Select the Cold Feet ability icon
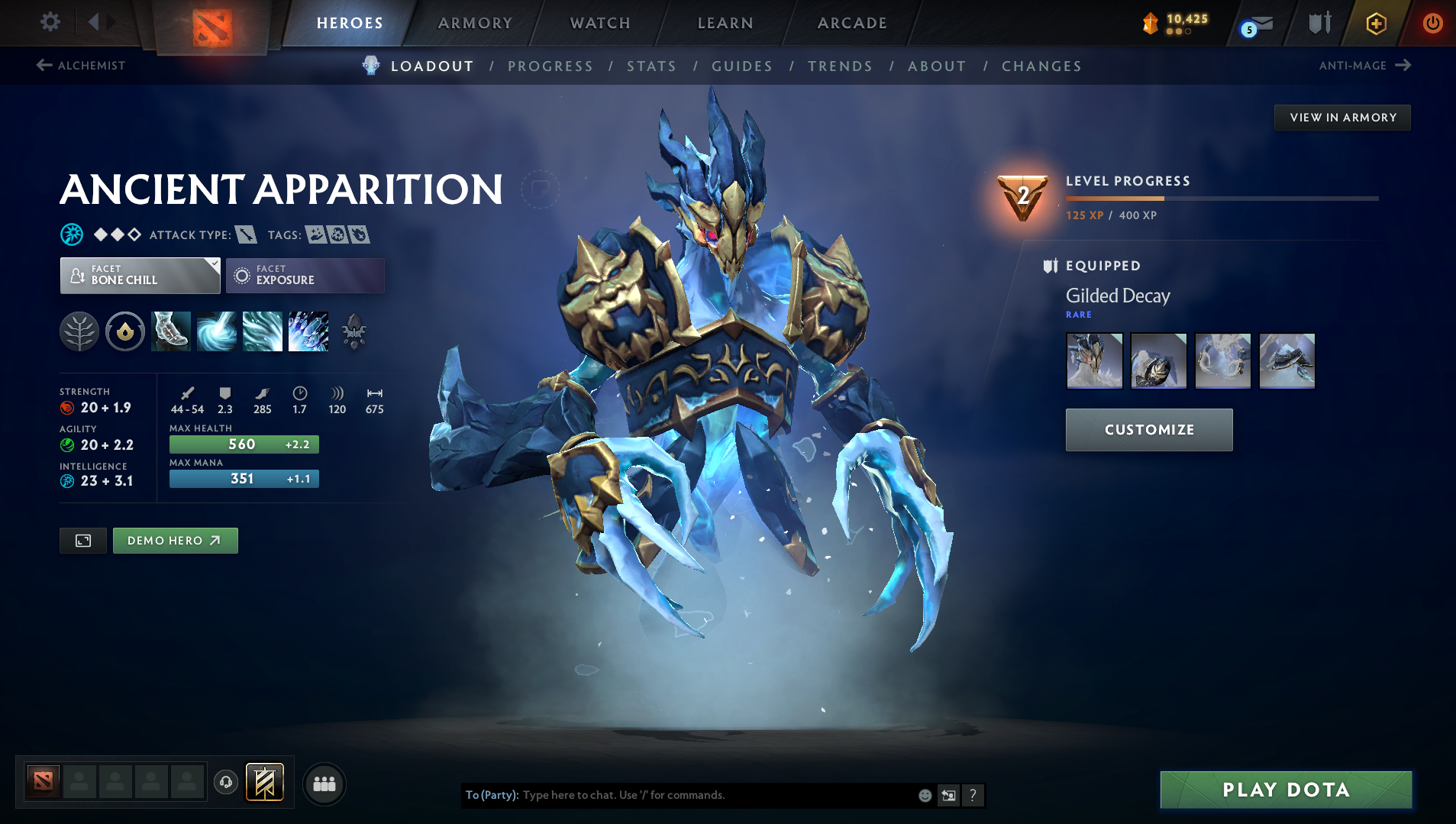Viewport: 1456px width, 824px height. (x=171, y=331)
